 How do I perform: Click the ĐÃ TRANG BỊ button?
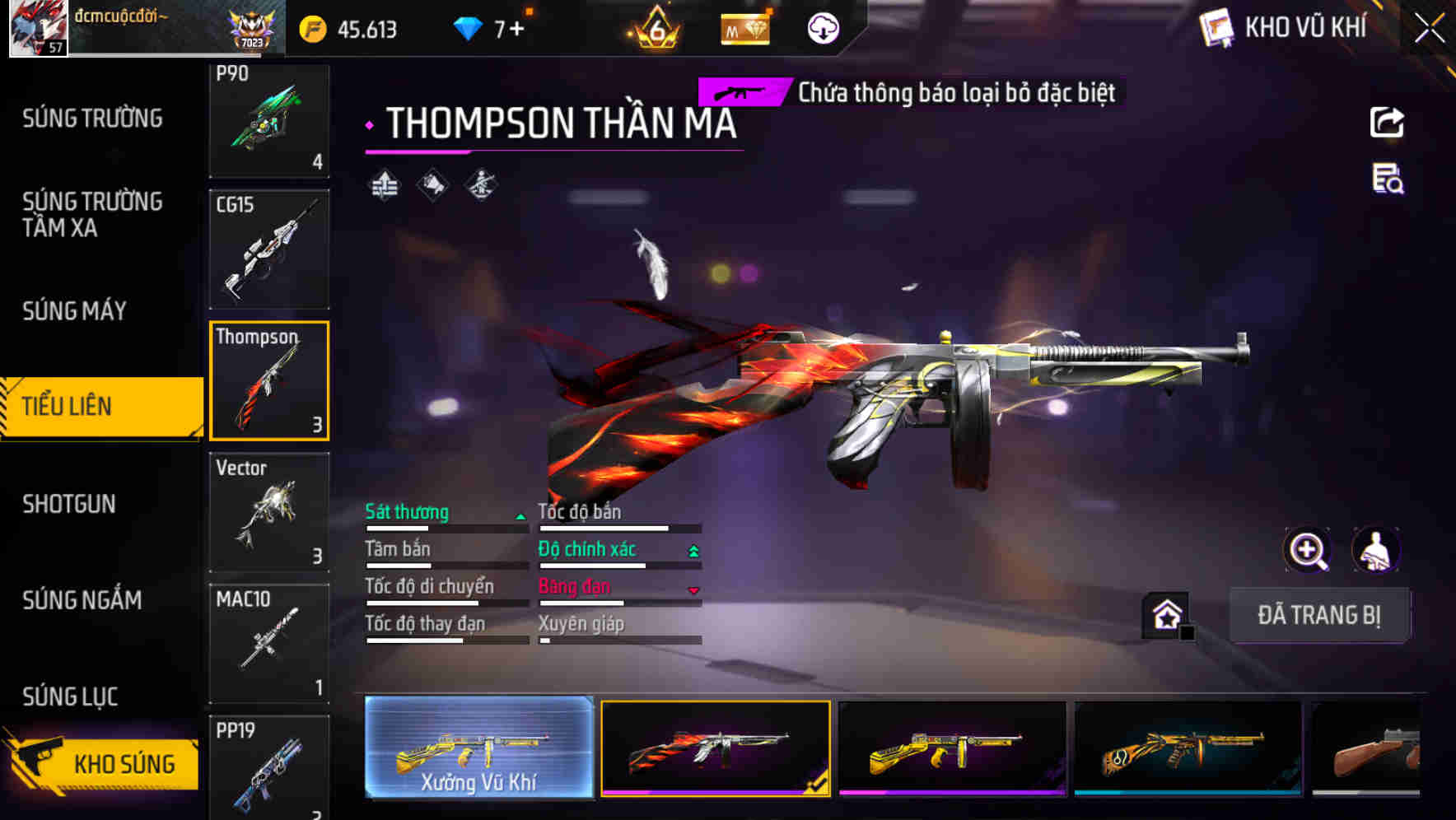click(x=1319, y=615)
